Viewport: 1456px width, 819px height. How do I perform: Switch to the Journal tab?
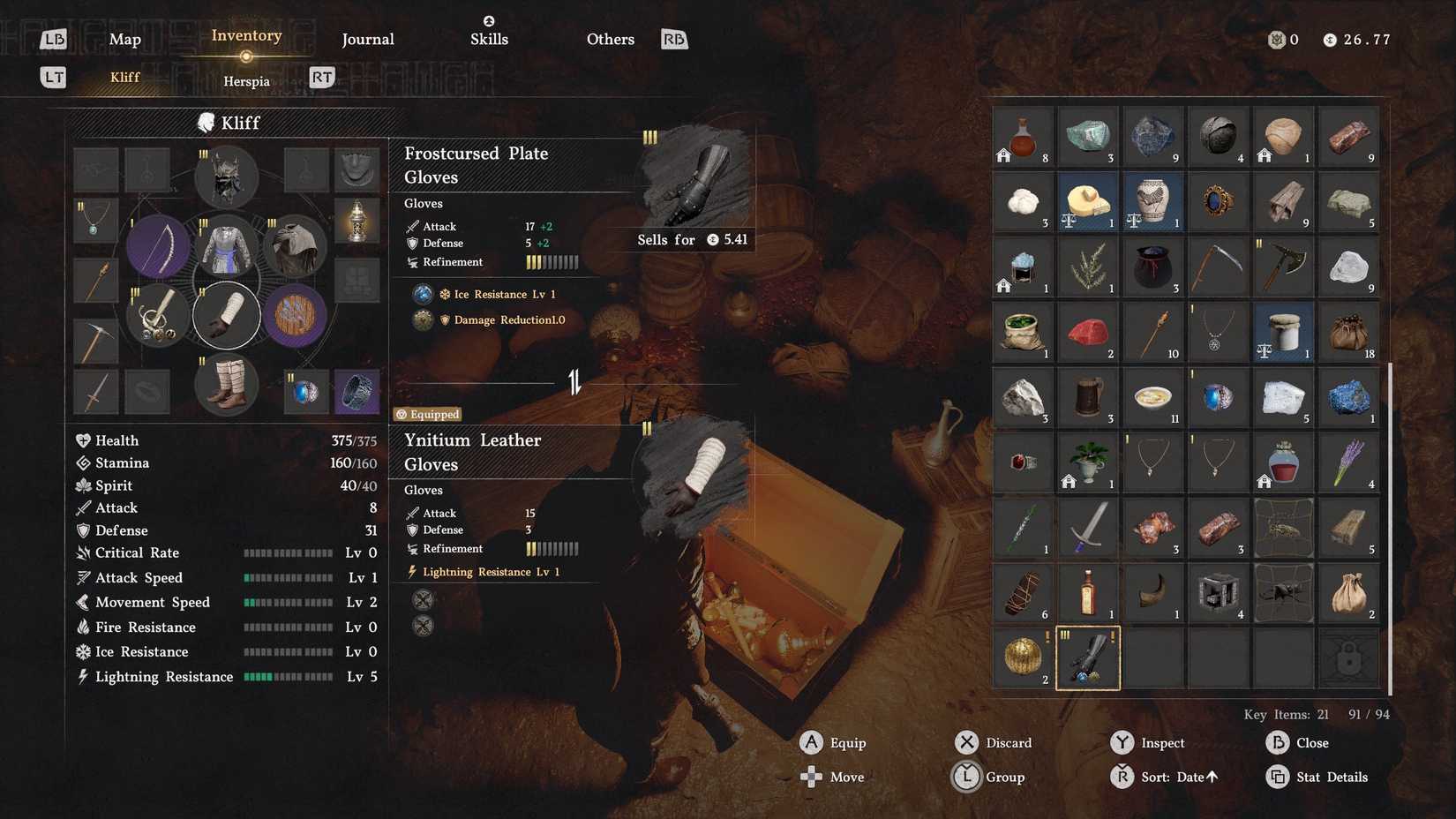tap(367, 39)
